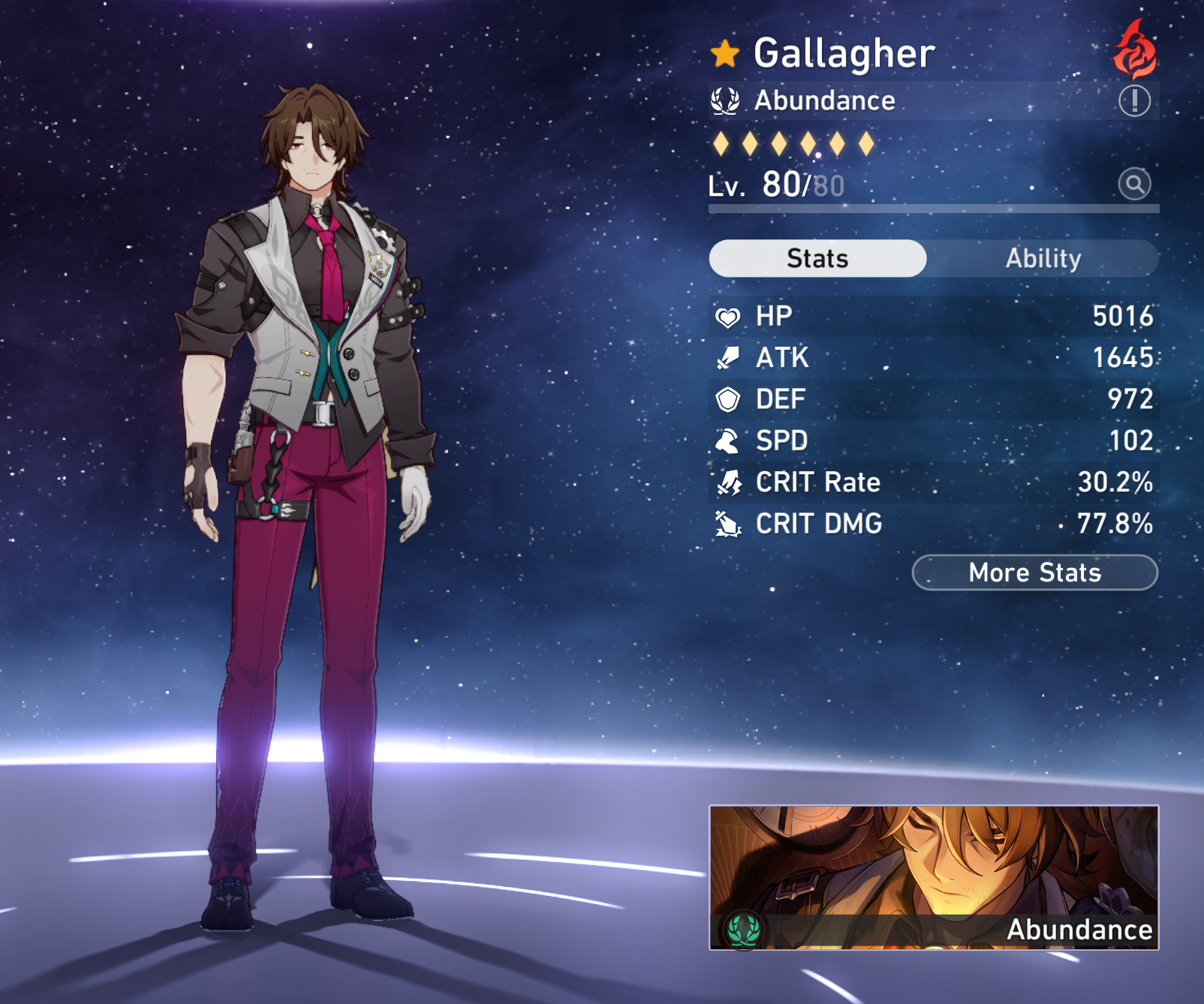This screenshot has width=1204, height=1004.
Task: Click the DEF shield icon
Action: (x=727, y=399)
